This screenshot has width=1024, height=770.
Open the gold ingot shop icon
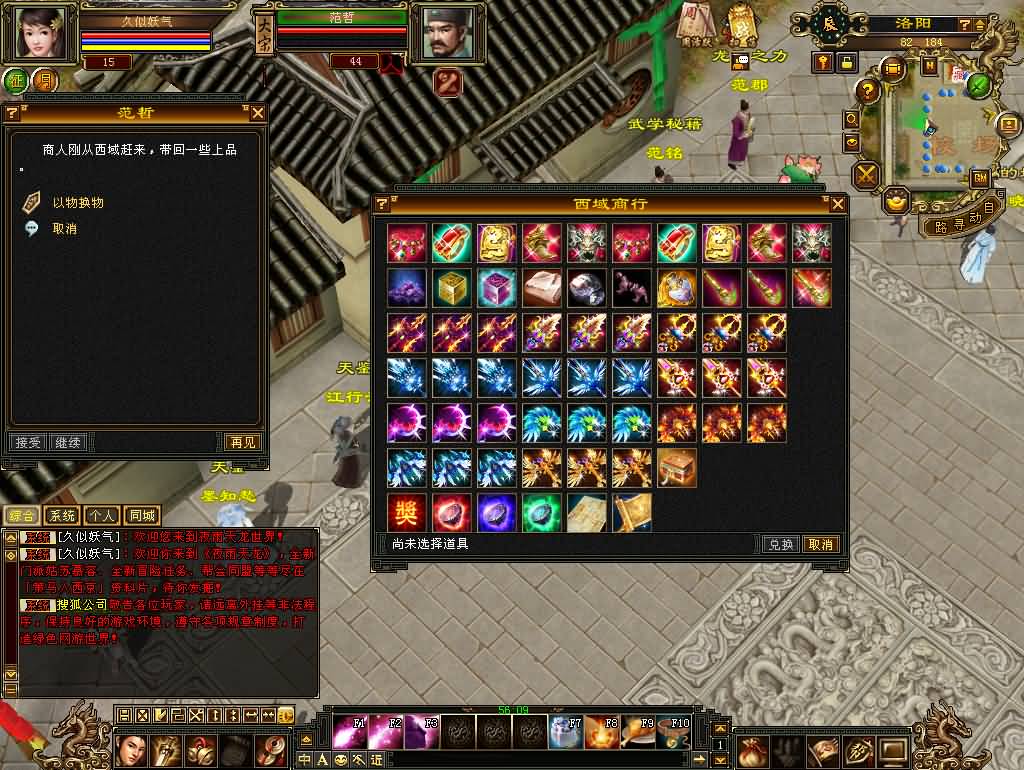point(897,200)
